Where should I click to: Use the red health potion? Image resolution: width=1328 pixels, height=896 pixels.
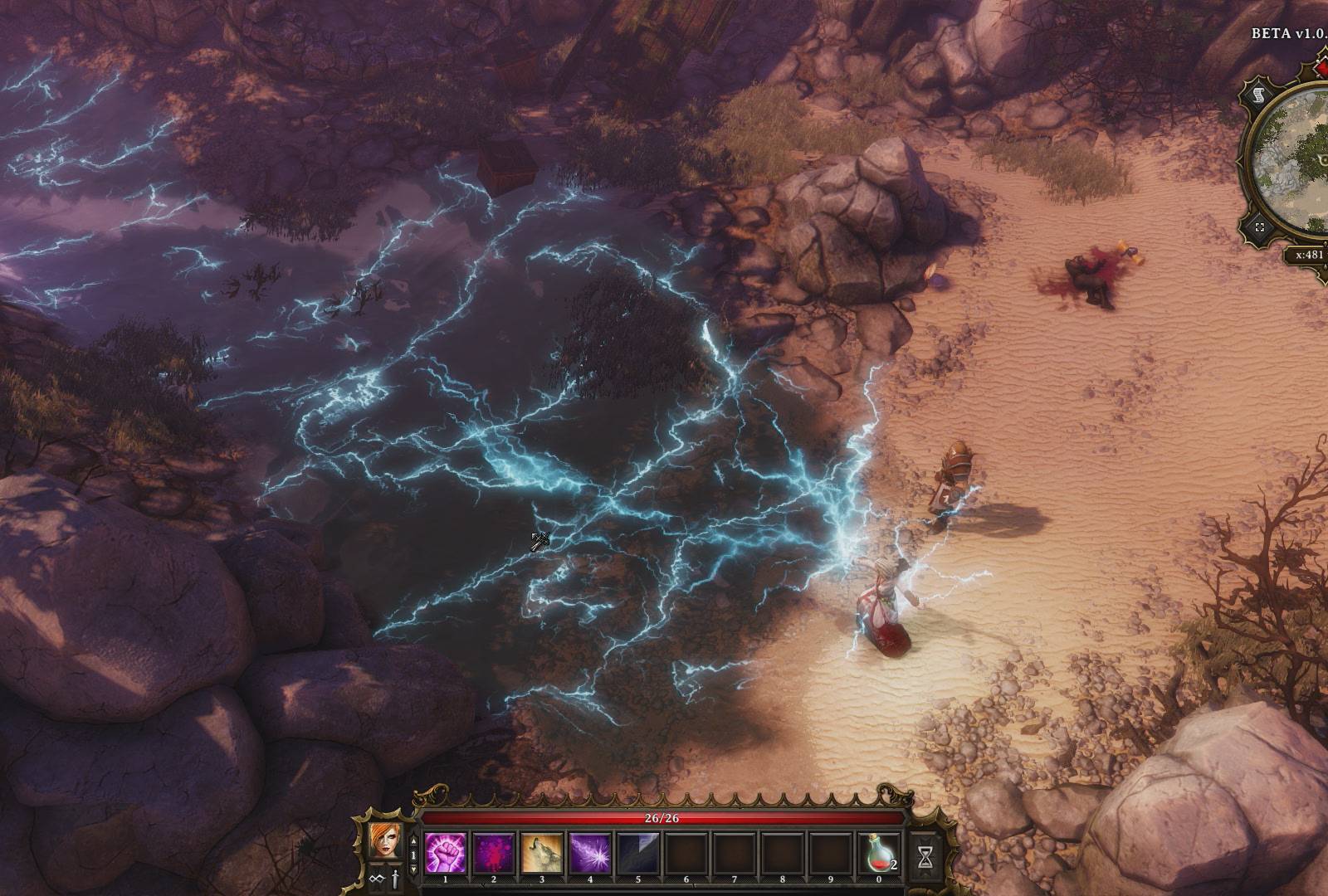tap(881, 853)
